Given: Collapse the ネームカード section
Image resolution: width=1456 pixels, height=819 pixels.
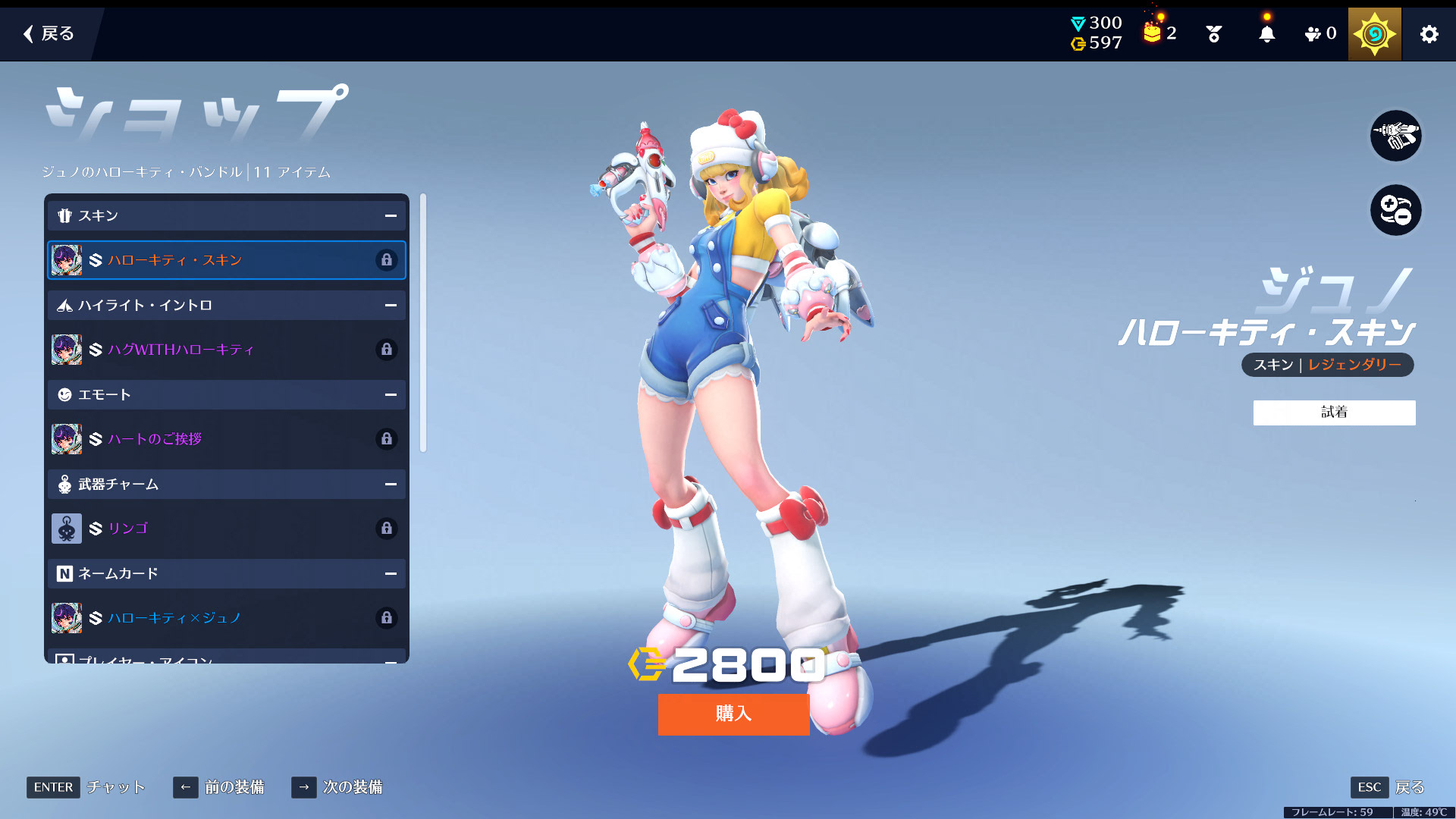Looking at the screenshot, I should (x=391, y=574).
